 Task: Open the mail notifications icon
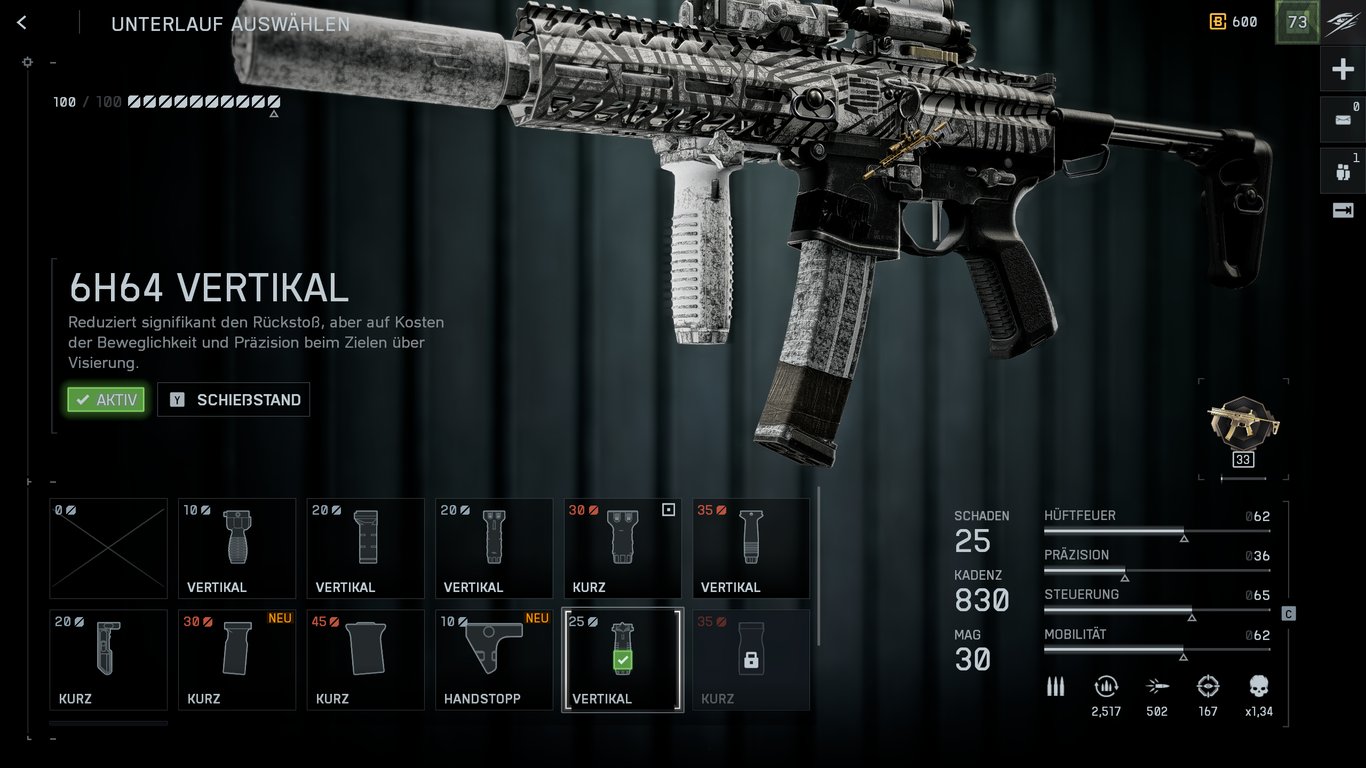[x=1342, y=120]
